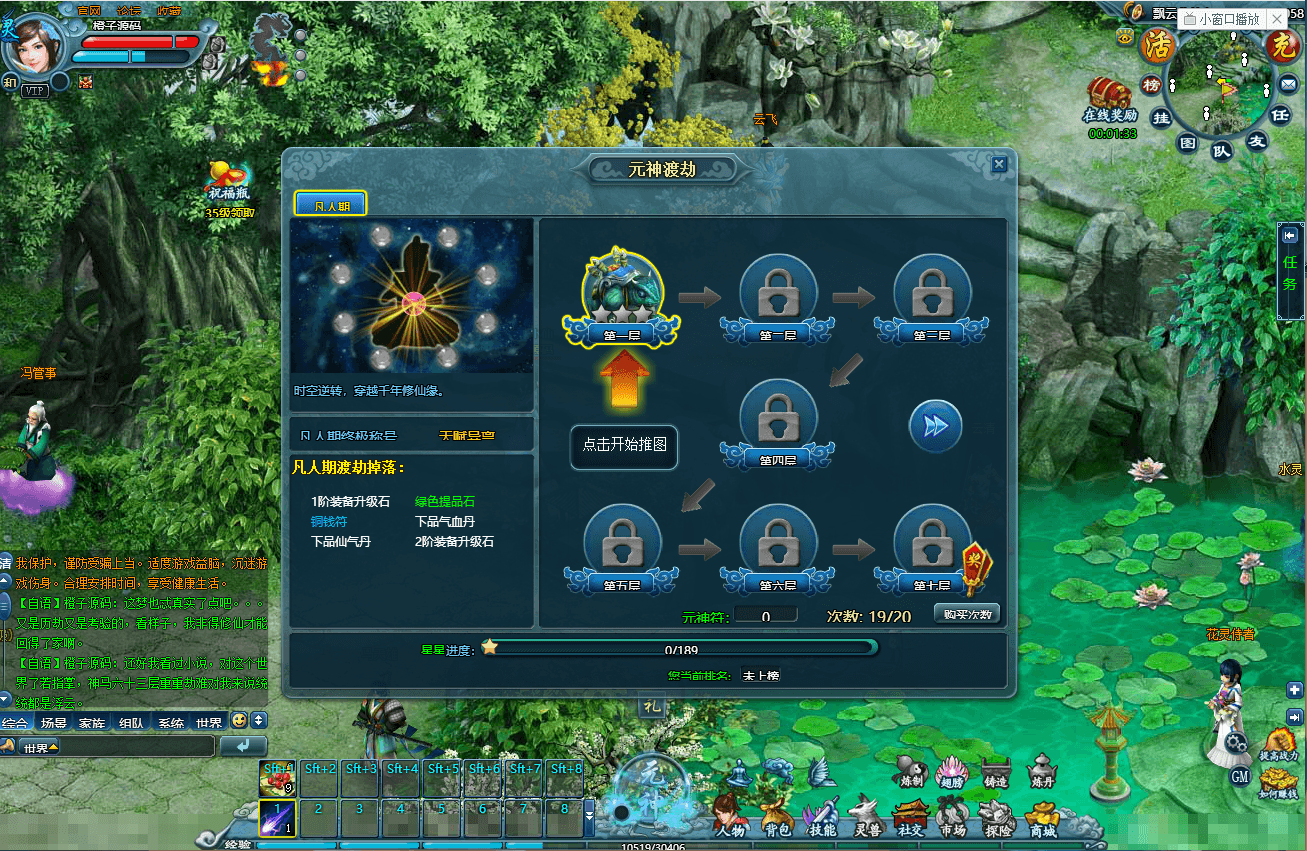Open the 人物 character panel
This screenshot has width=1307, height=851.
point(730,815)
